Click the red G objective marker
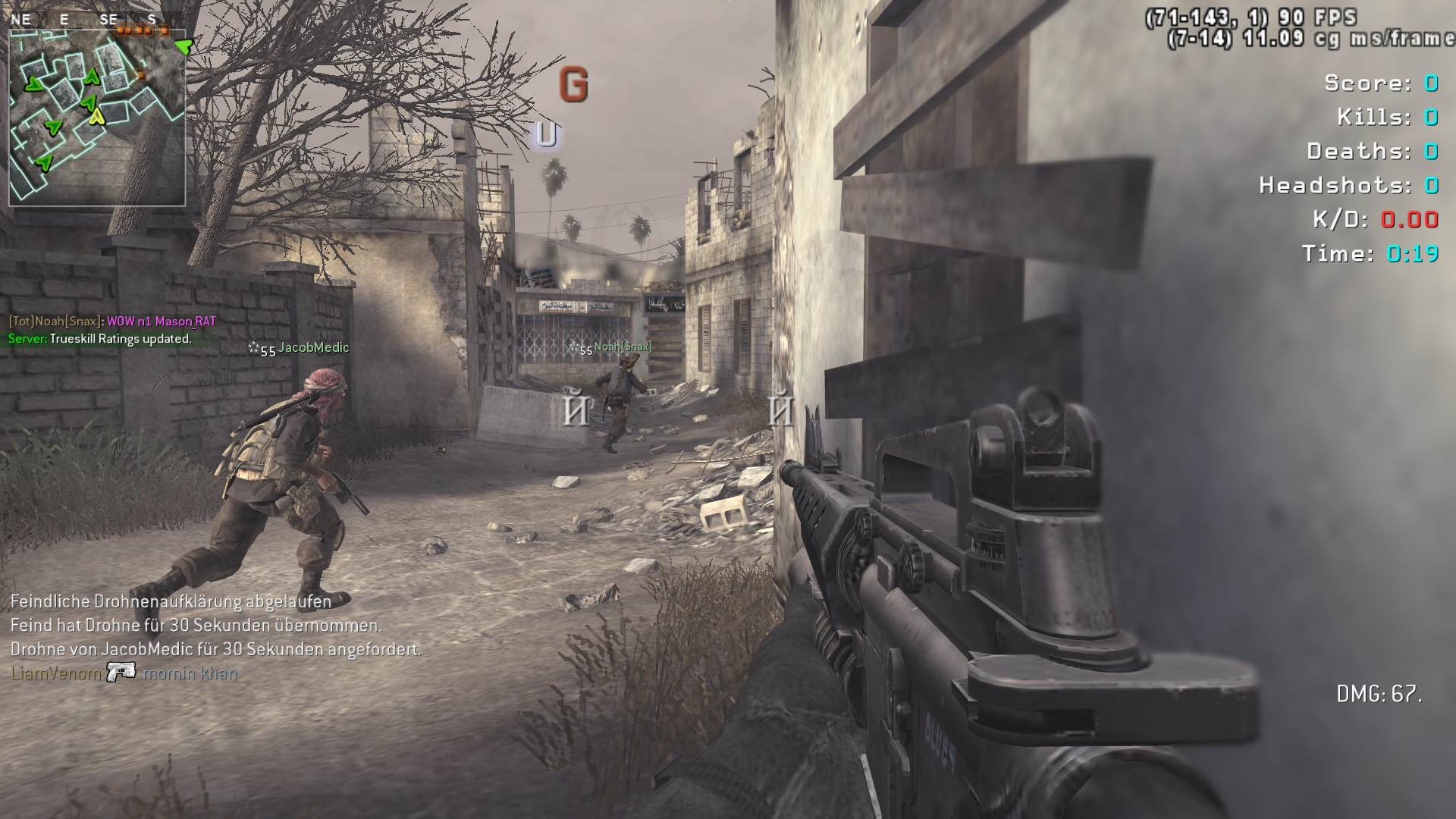The width and height of the screenshot is (1456, 819). (x=573, y=84)
